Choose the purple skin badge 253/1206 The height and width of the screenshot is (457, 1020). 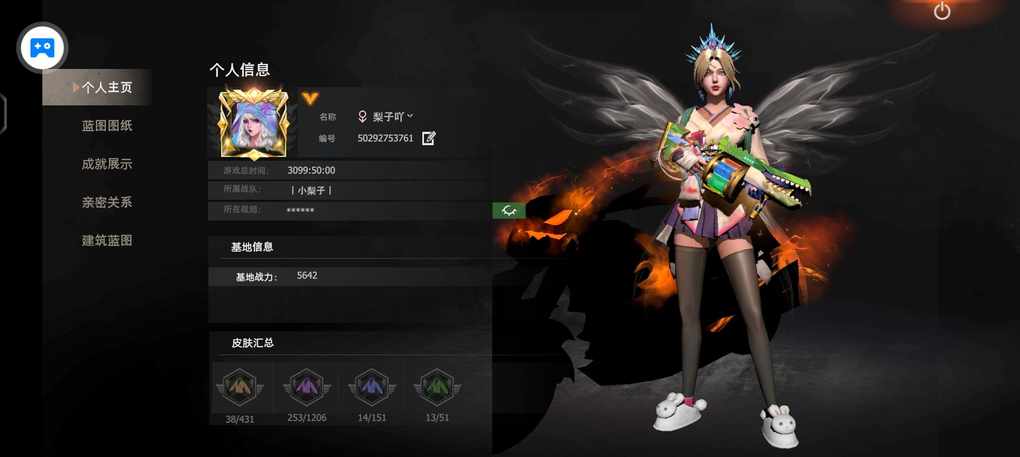306,386
